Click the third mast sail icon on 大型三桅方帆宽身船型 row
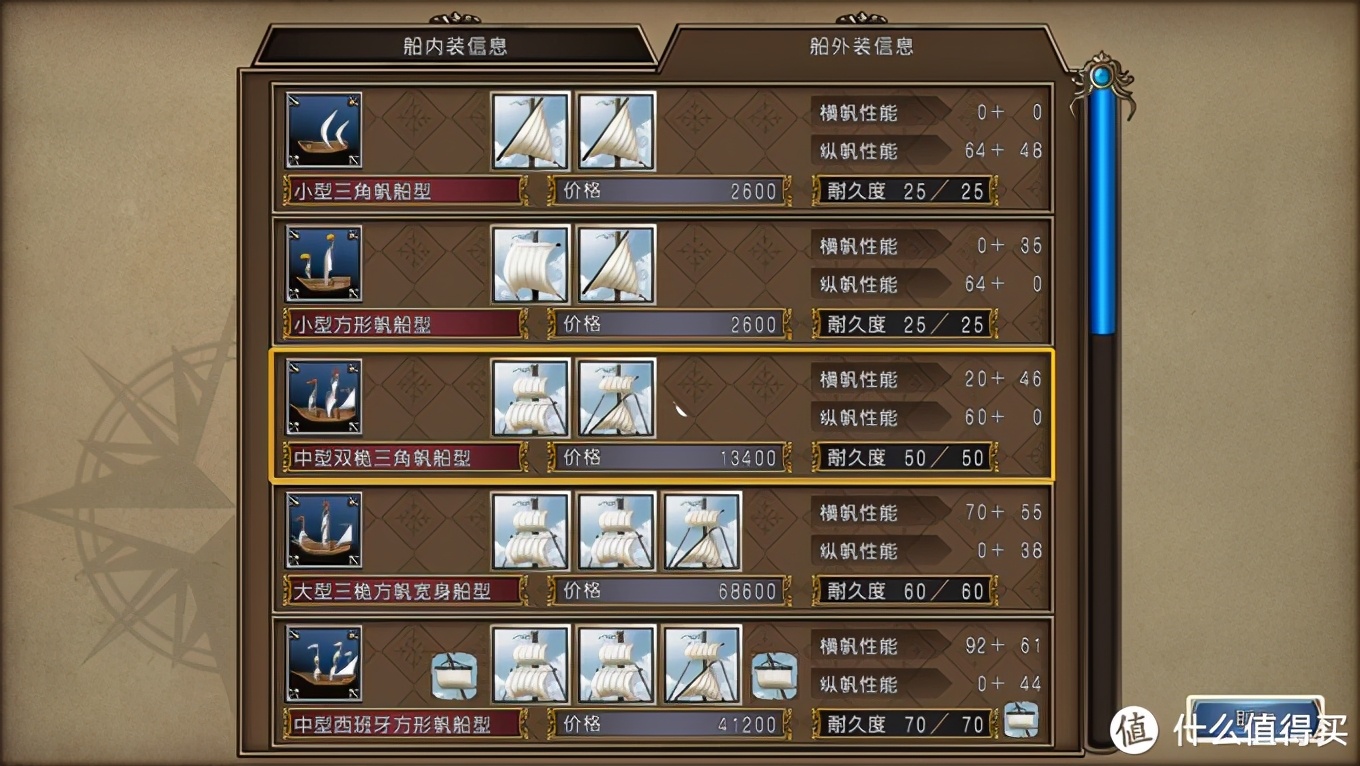 (x=701, y=531)
